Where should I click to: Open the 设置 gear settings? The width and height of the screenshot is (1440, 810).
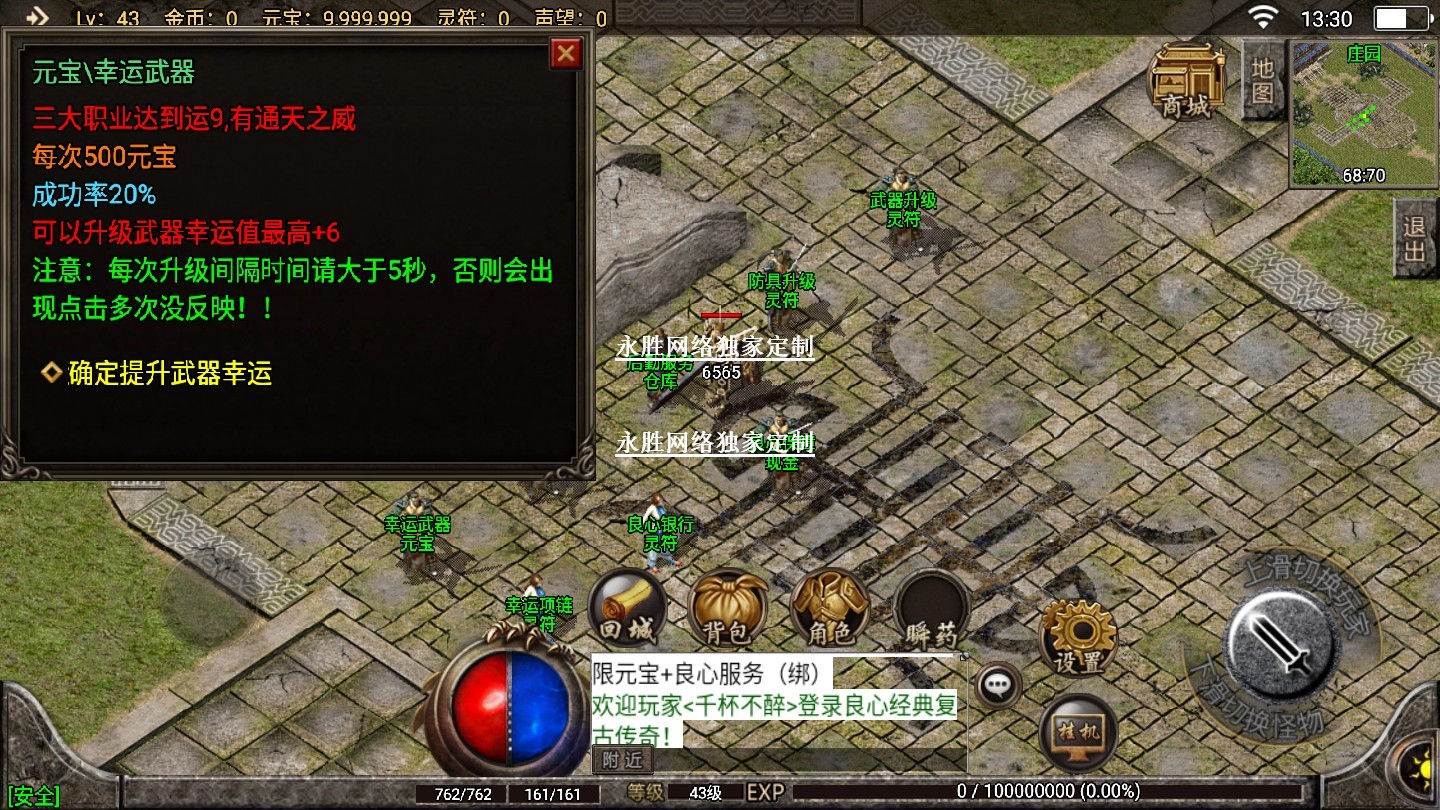(1078, 637)
